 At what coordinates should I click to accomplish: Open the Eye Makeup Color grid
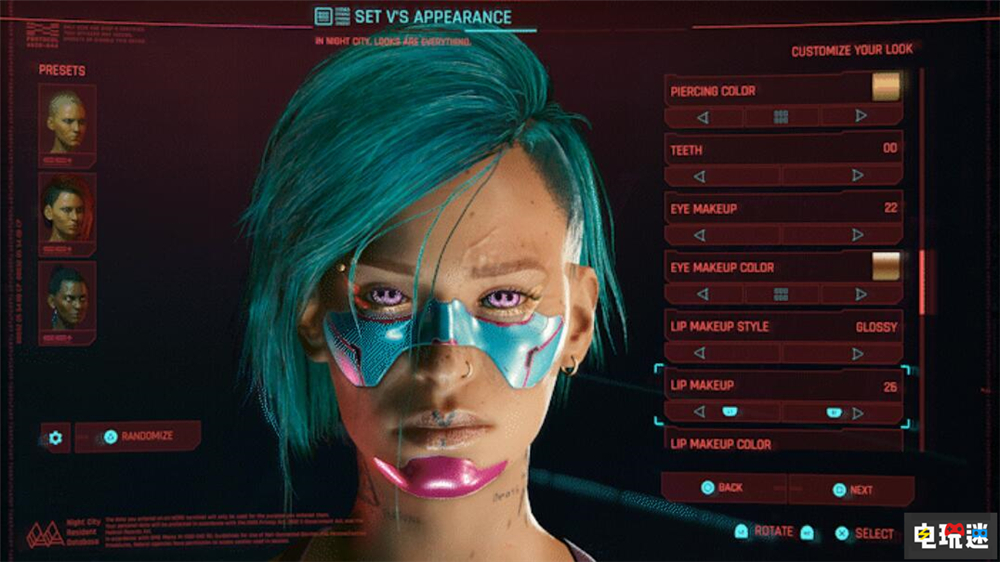(x=781, y=294)
